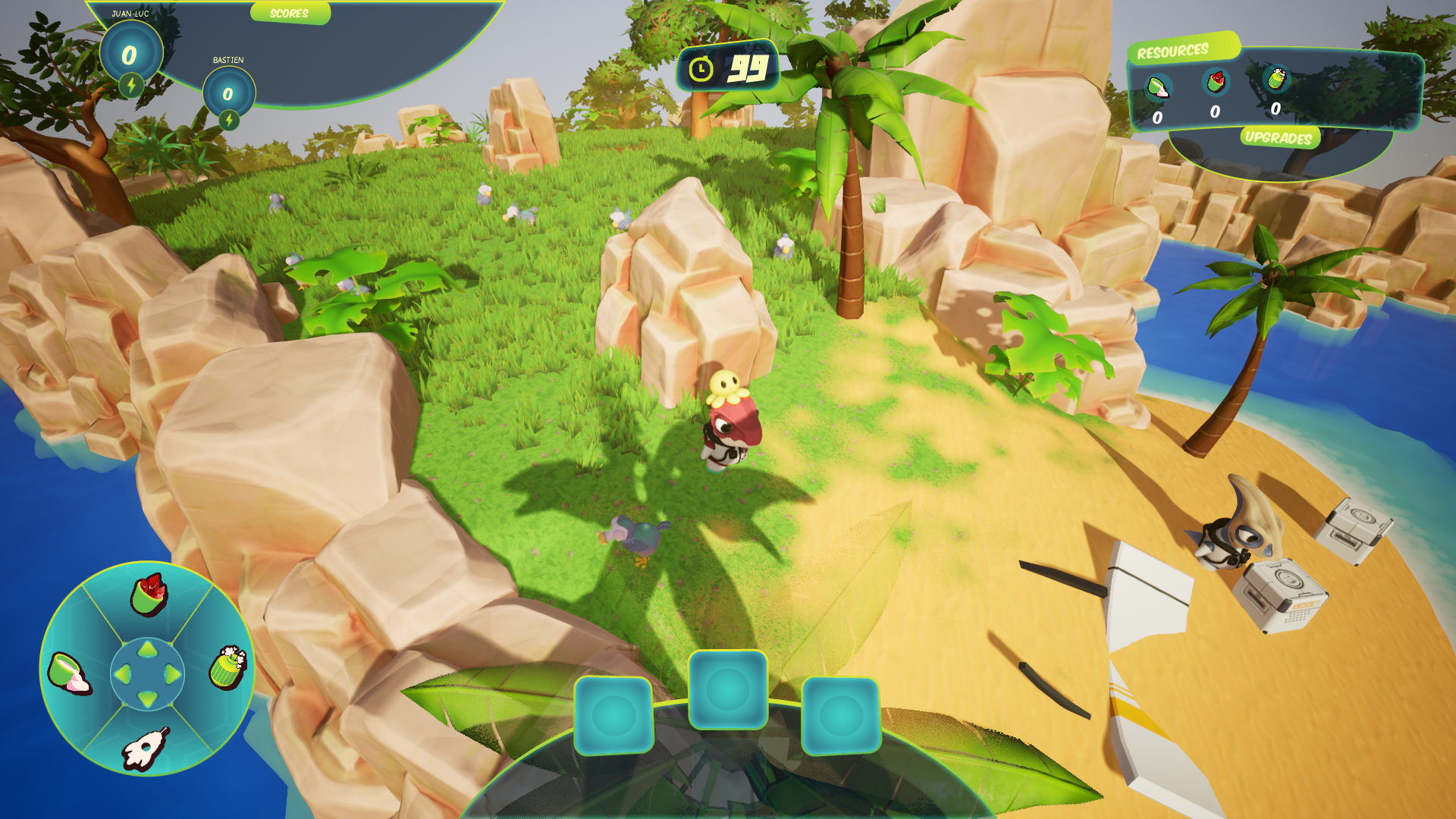1456x819 pixels.
Task: Click the lightning bolt under Bastien's badge
Action: point(229,120)
